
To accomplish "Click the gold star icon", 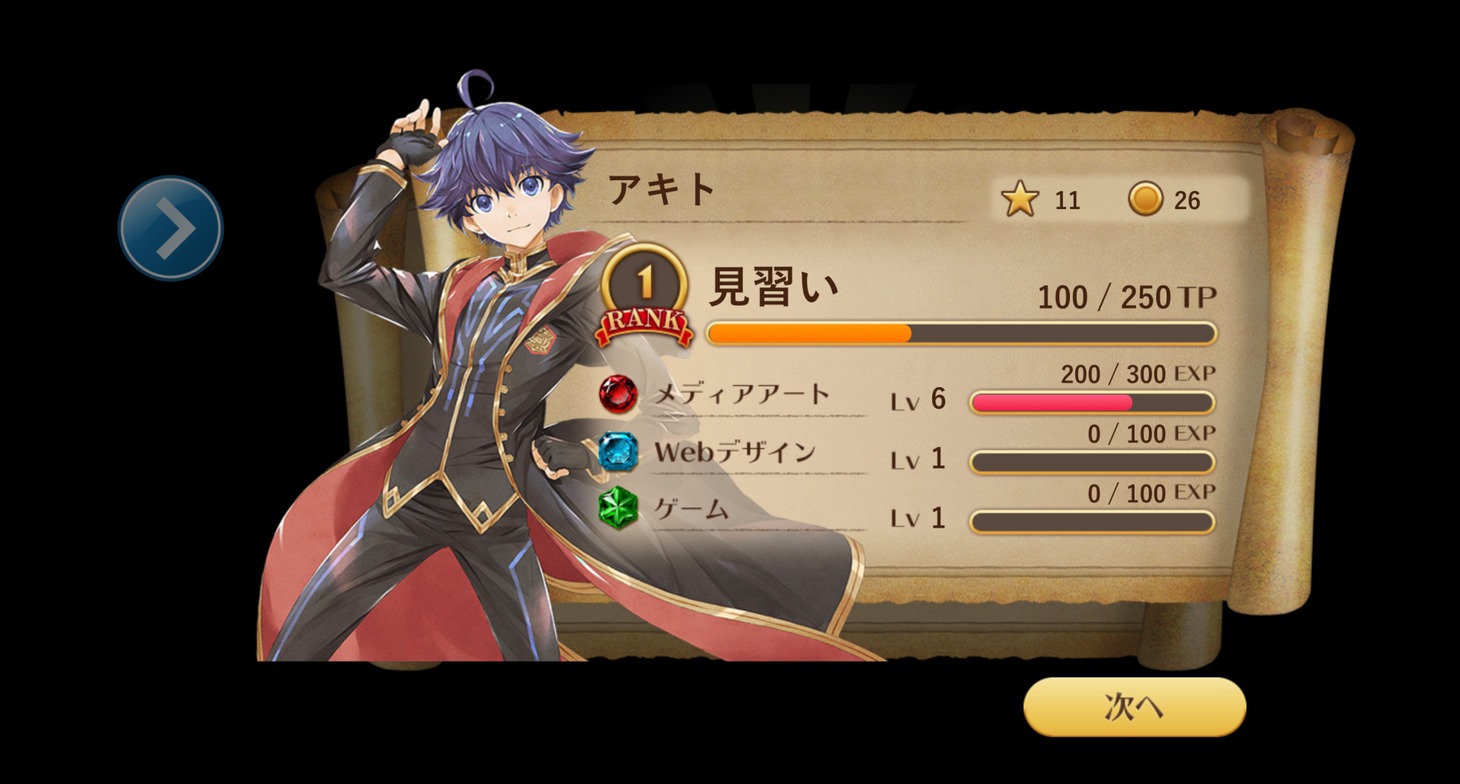I will [x=1020, y=199].
